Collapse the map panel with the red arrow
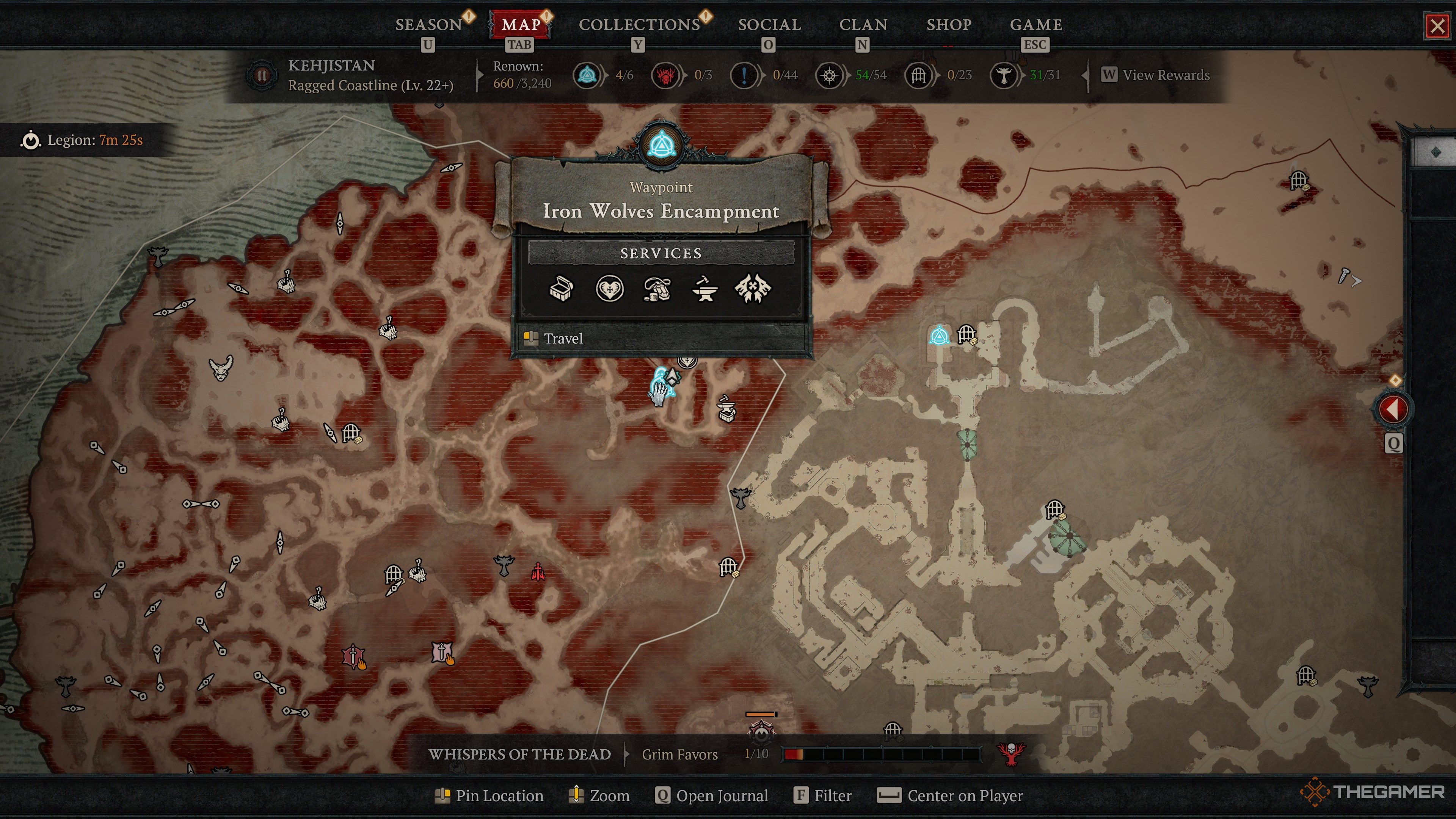 pos(1395,409)
